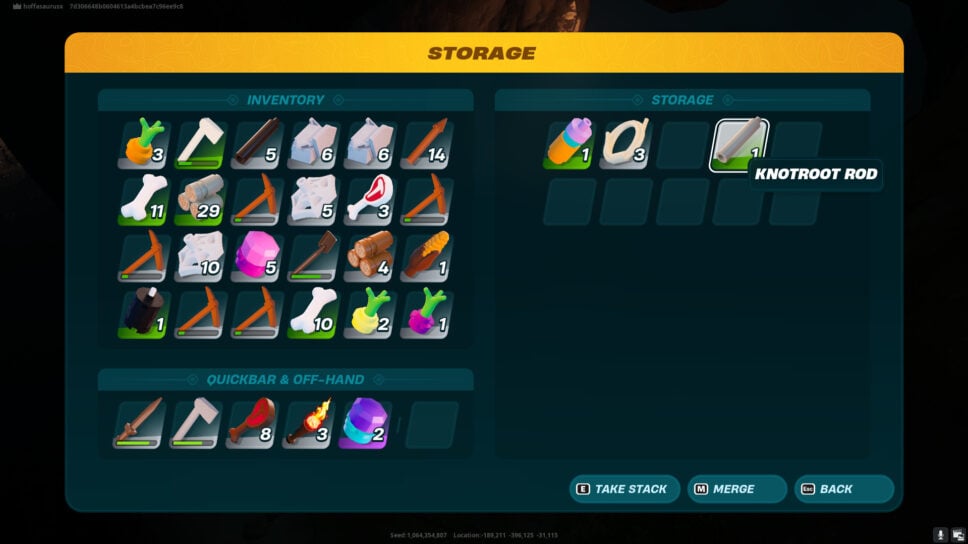Select the corn item in inventory
The height and width of the screenshot is (544, 968).
pyautogui.click(x=426, y=258)
